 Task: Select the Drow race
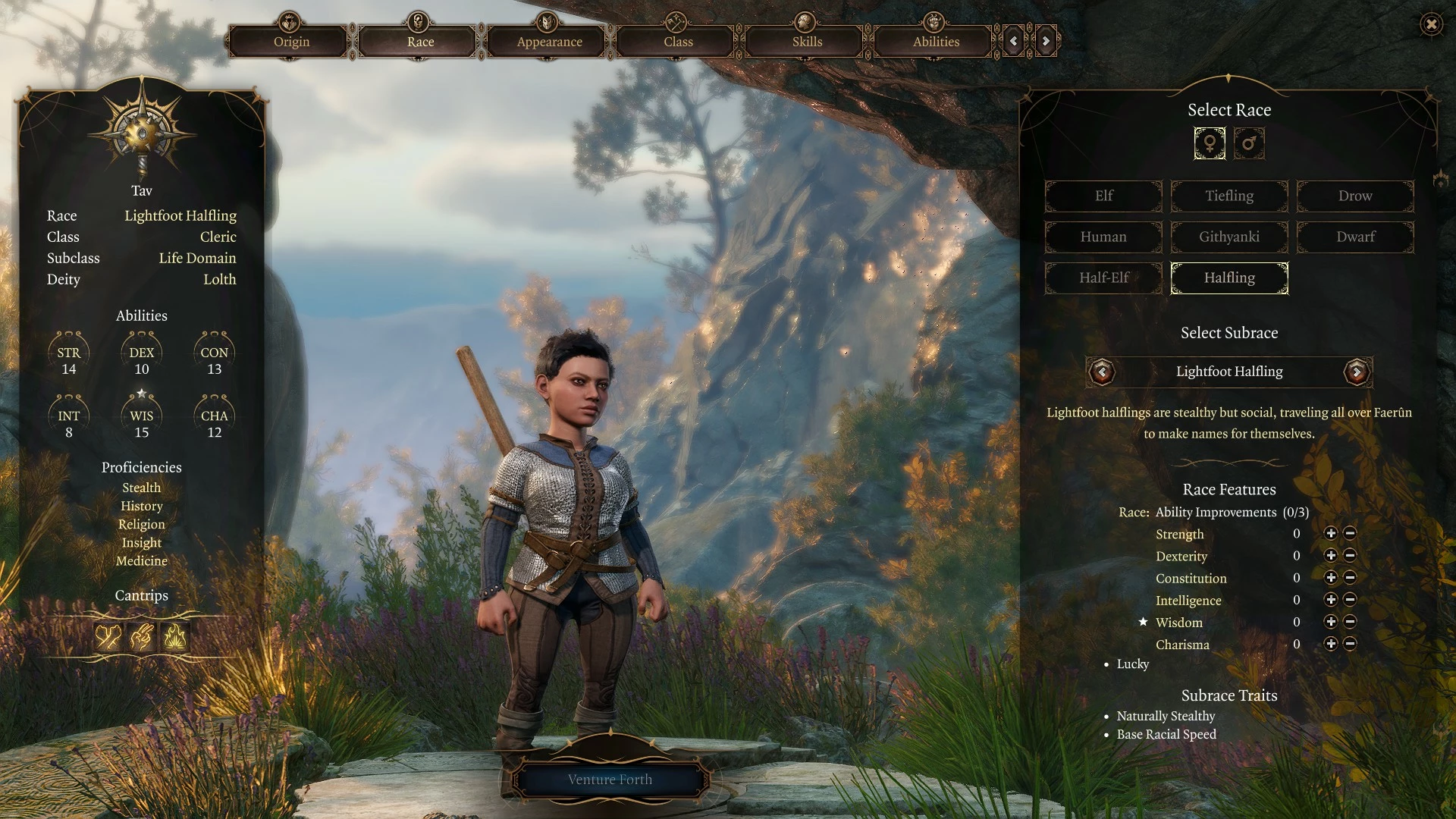[x=1355, y=196]
